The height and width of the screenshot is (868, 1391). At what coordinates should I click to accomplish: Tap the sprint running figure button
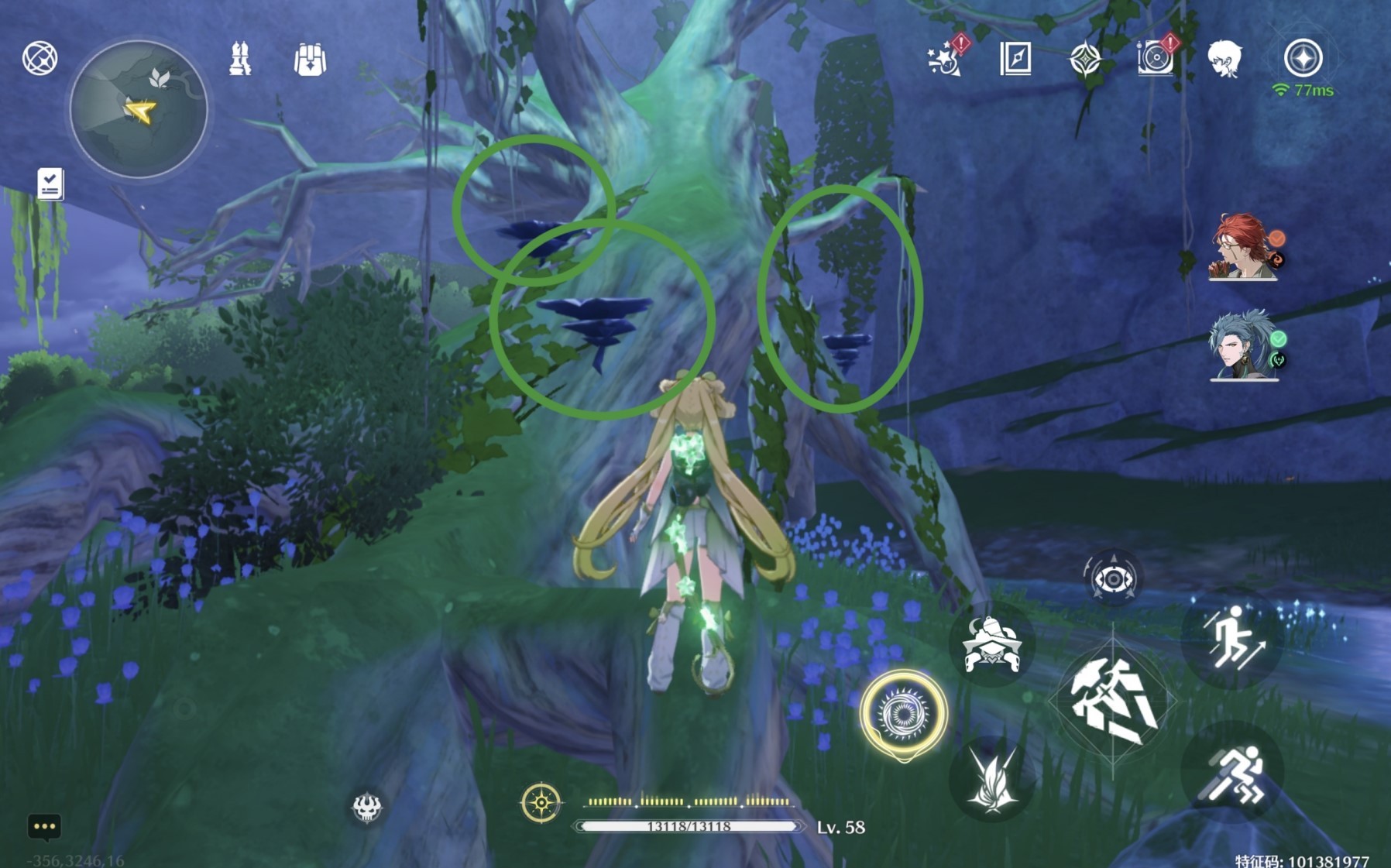click(1232, 772)
